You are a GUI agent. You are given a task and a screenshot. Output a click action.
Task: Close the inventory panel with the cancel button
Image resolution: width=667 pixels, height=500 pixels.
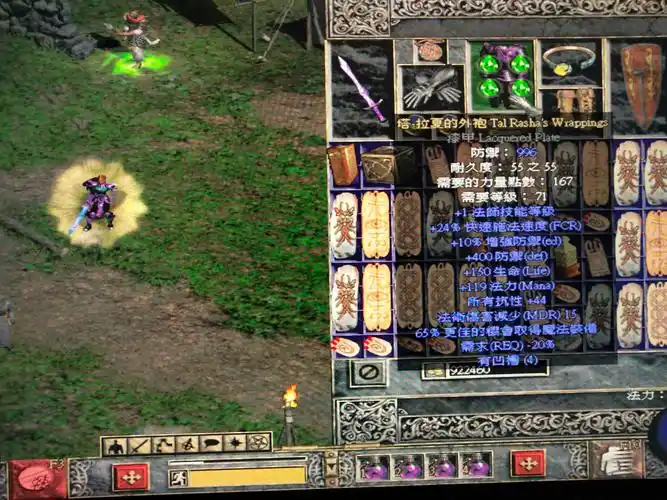(367, 373)
